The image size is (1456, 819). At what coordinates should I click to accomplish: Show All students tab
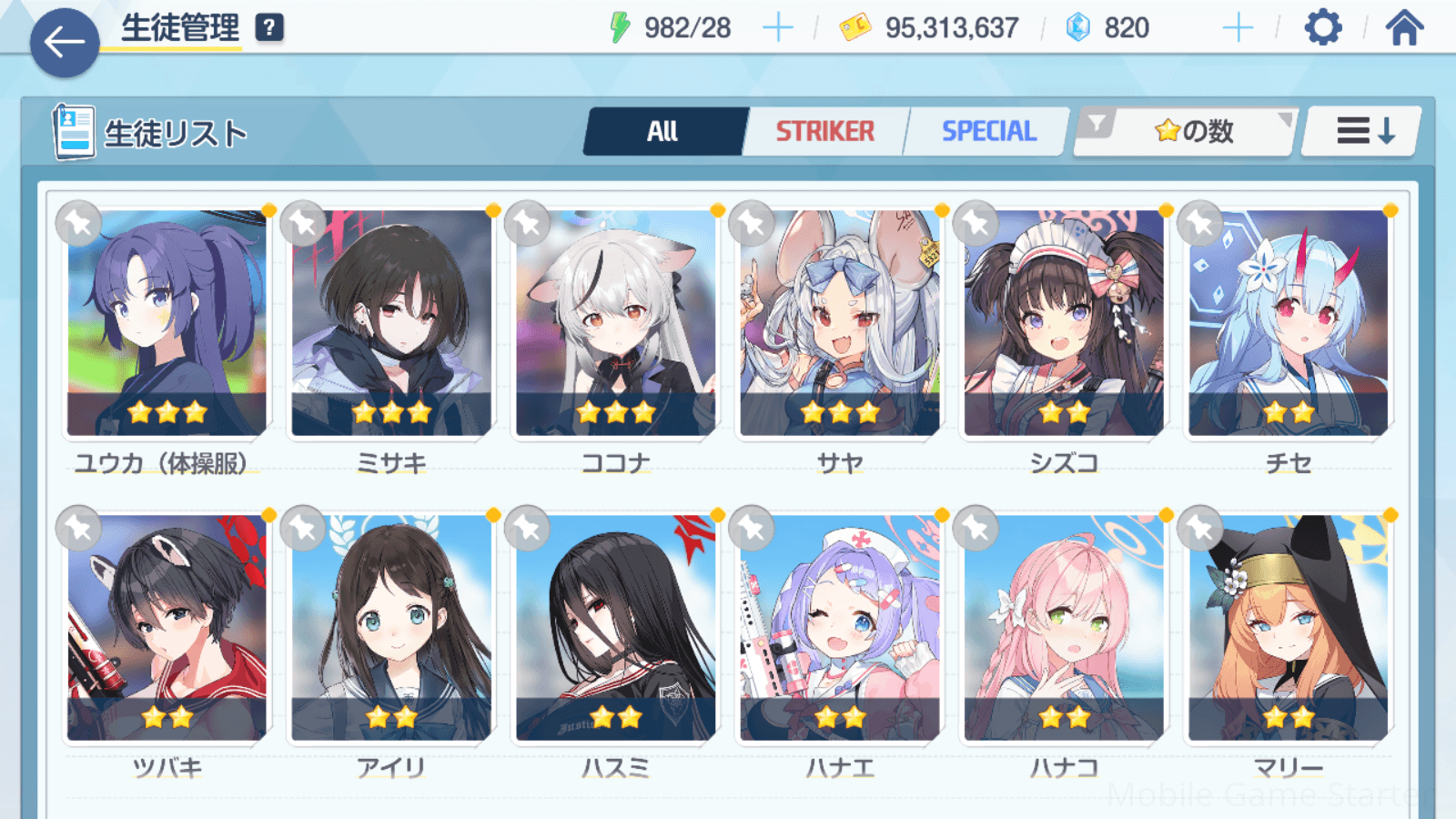663,132
